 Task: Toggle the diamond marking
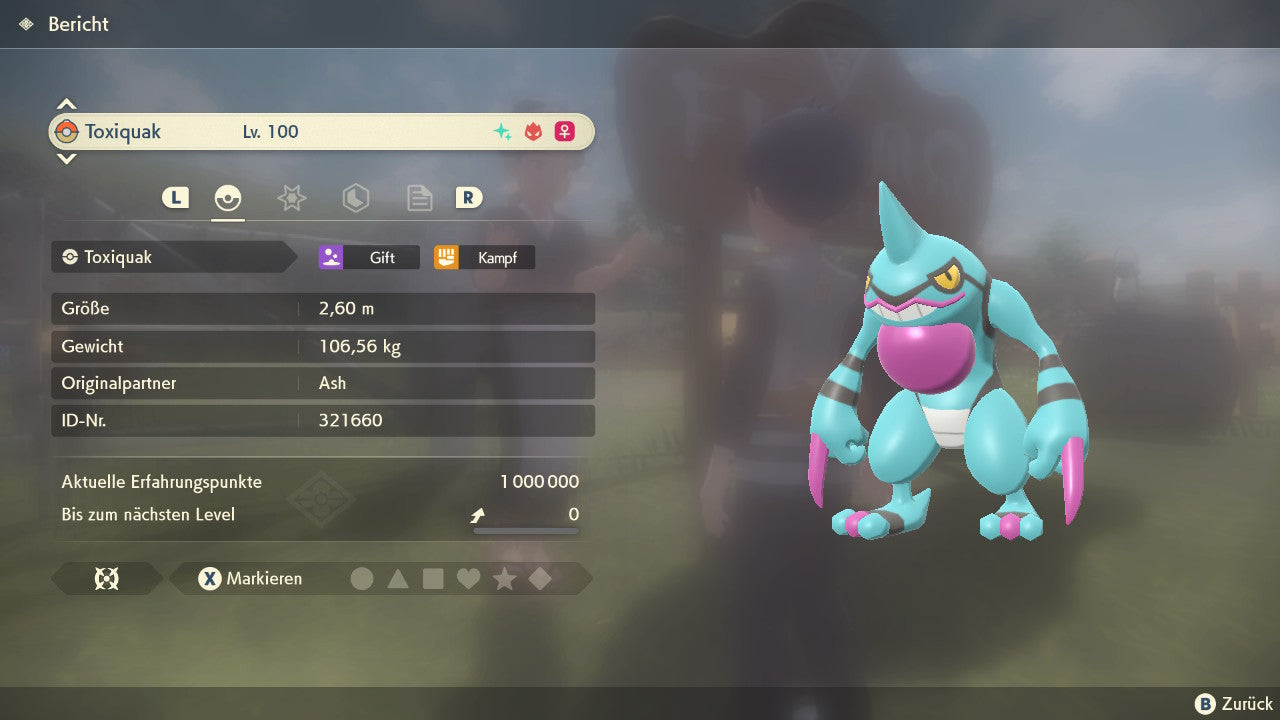point(540,579)
